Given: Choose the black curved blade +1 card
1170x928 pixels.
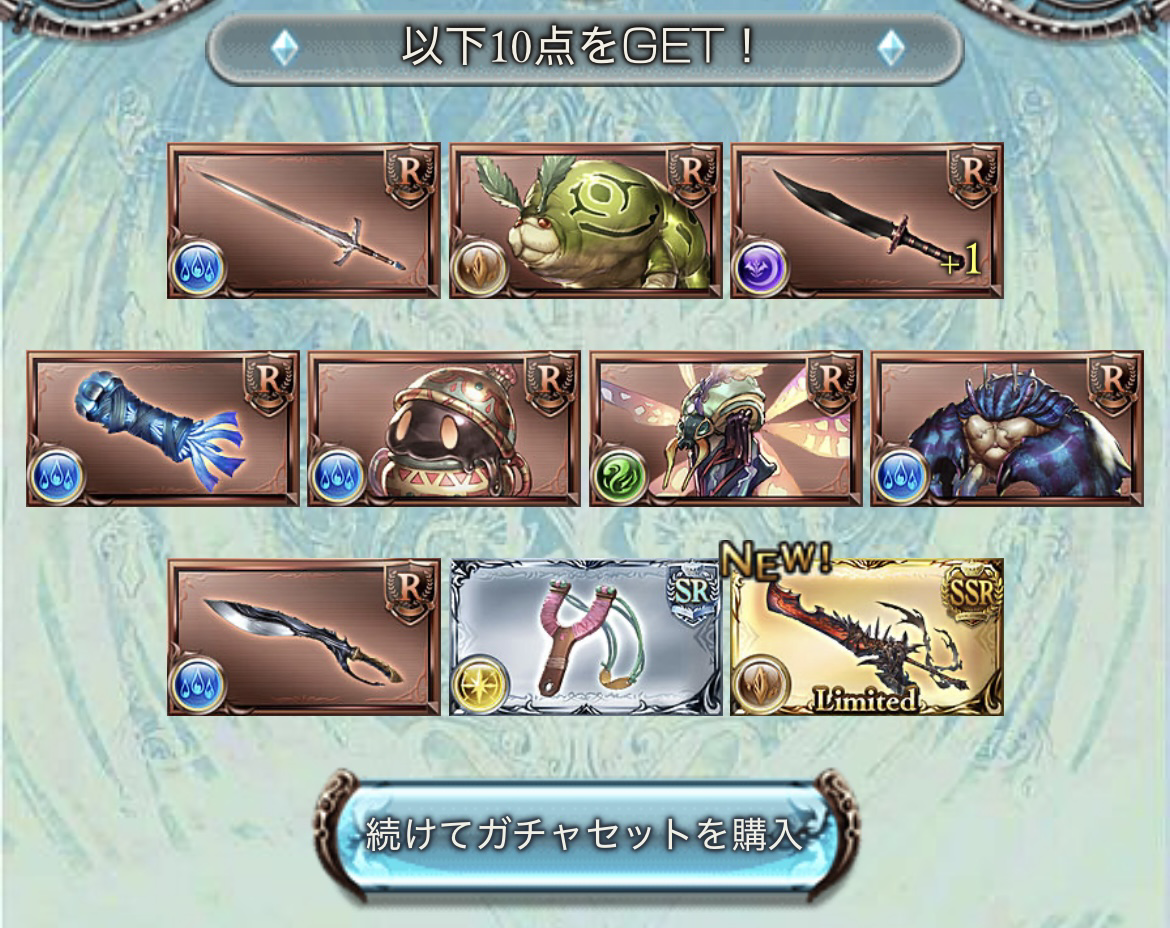Looking at the screenshot, I should (x=867, y=221).
